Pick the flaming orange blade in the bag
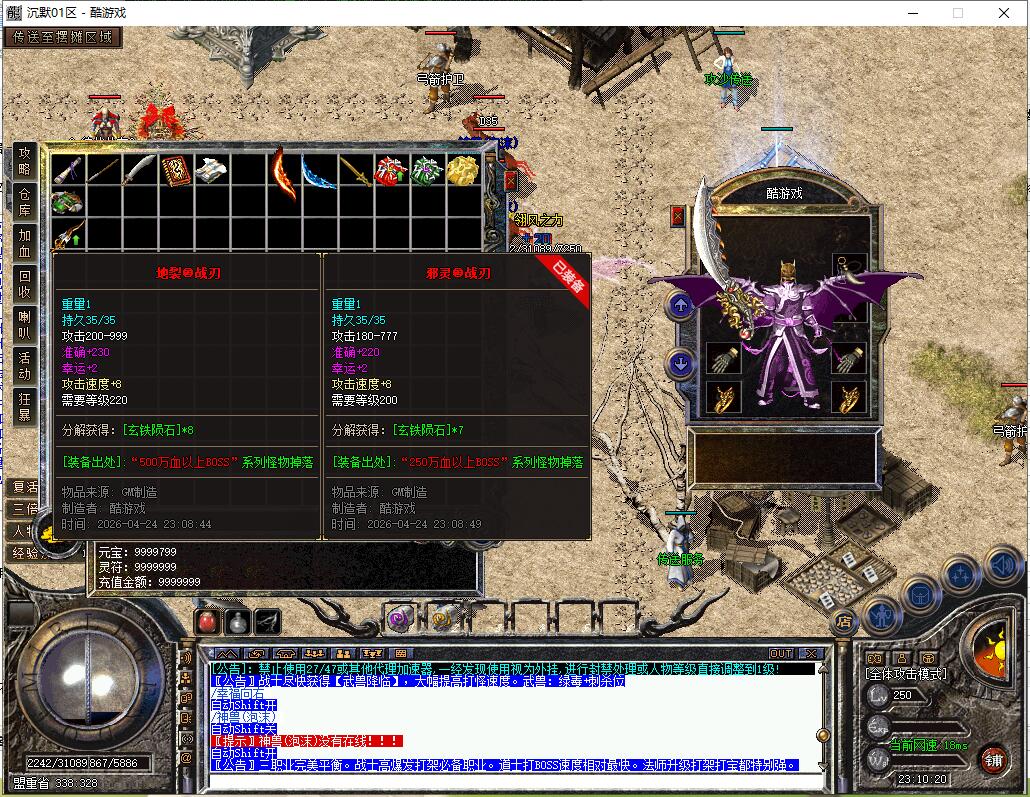Image resolution: width=1030 pixels, height=797 pixels. (x=283, y=170)
